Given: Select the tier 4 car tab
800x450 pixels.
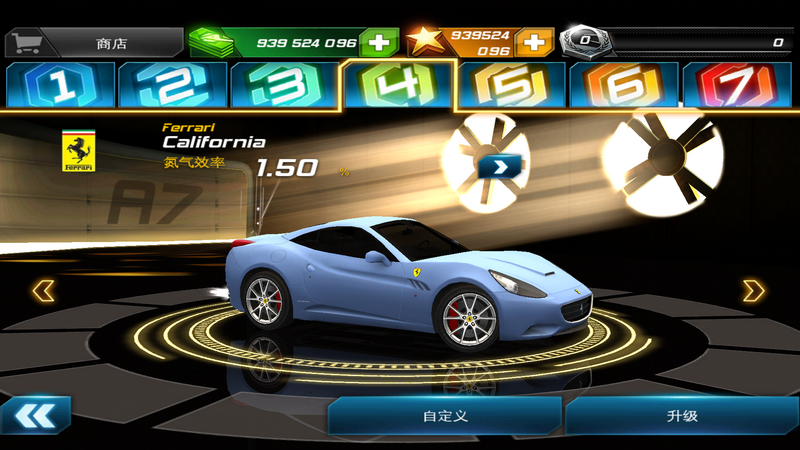Looking at the screenshot, I should [398, 84].
